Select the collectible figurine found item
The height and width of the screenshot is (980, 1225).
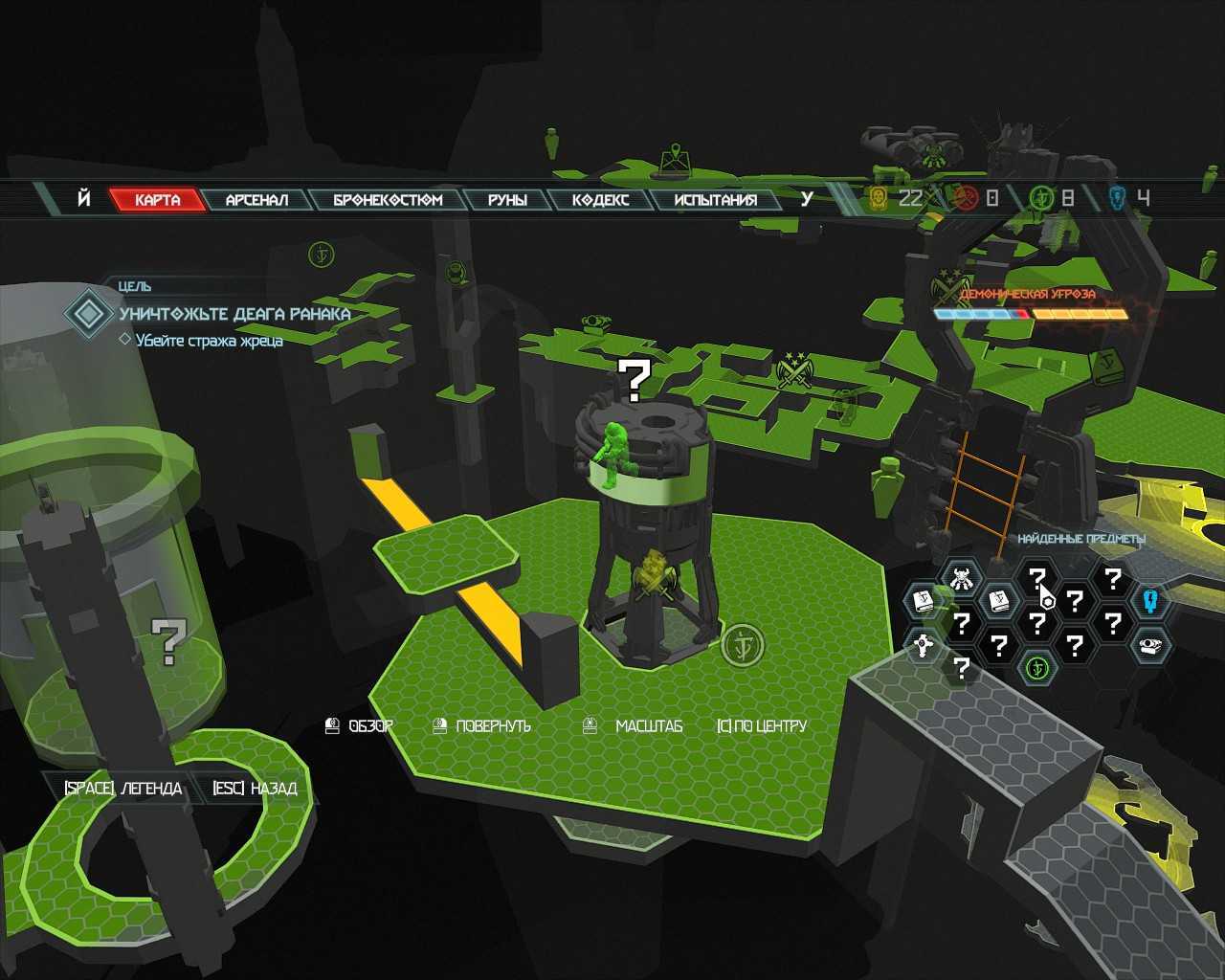960,578
